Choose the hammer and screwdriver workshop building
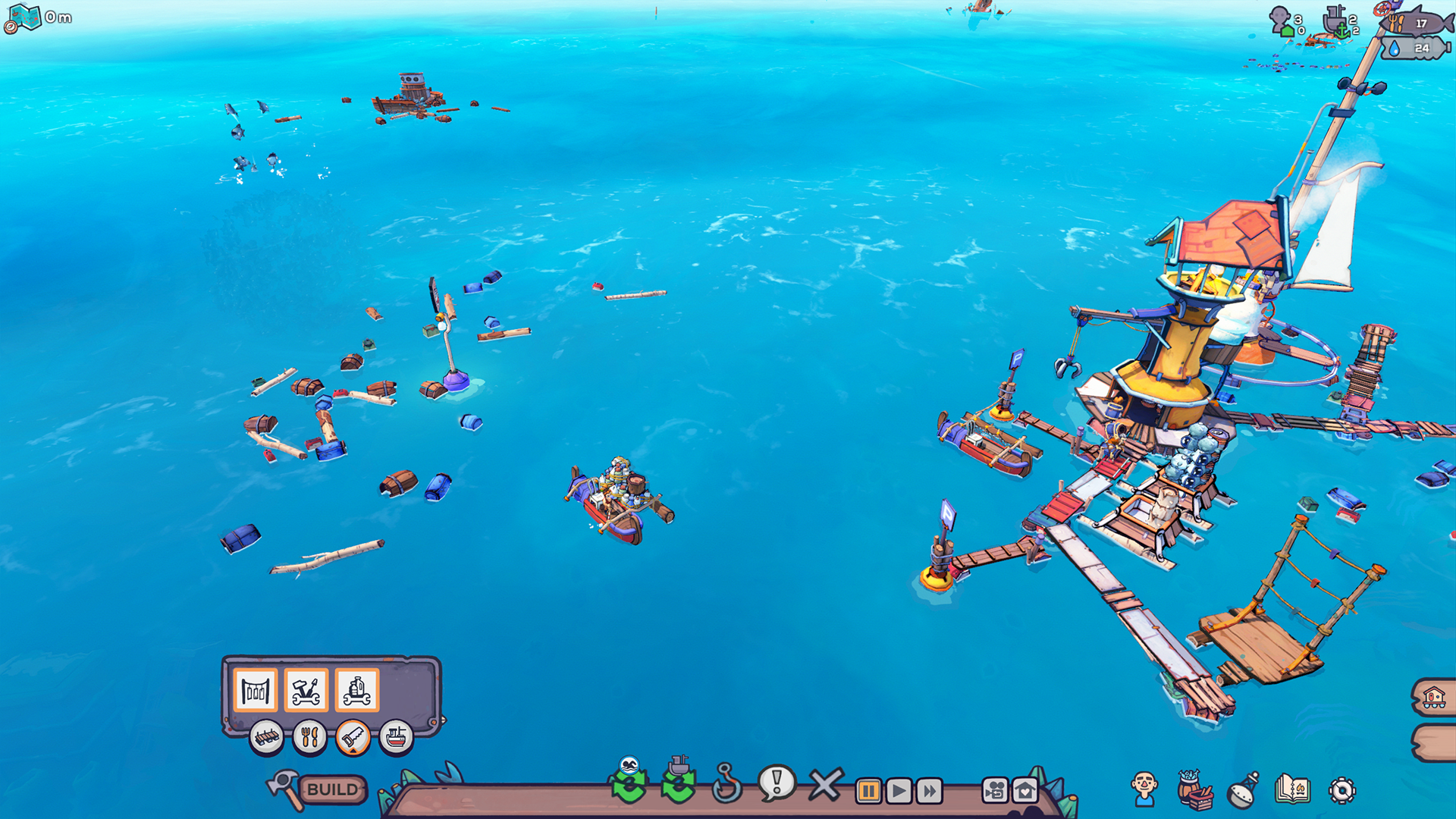Screen dimensions: 1456x819 coord(306,690)
